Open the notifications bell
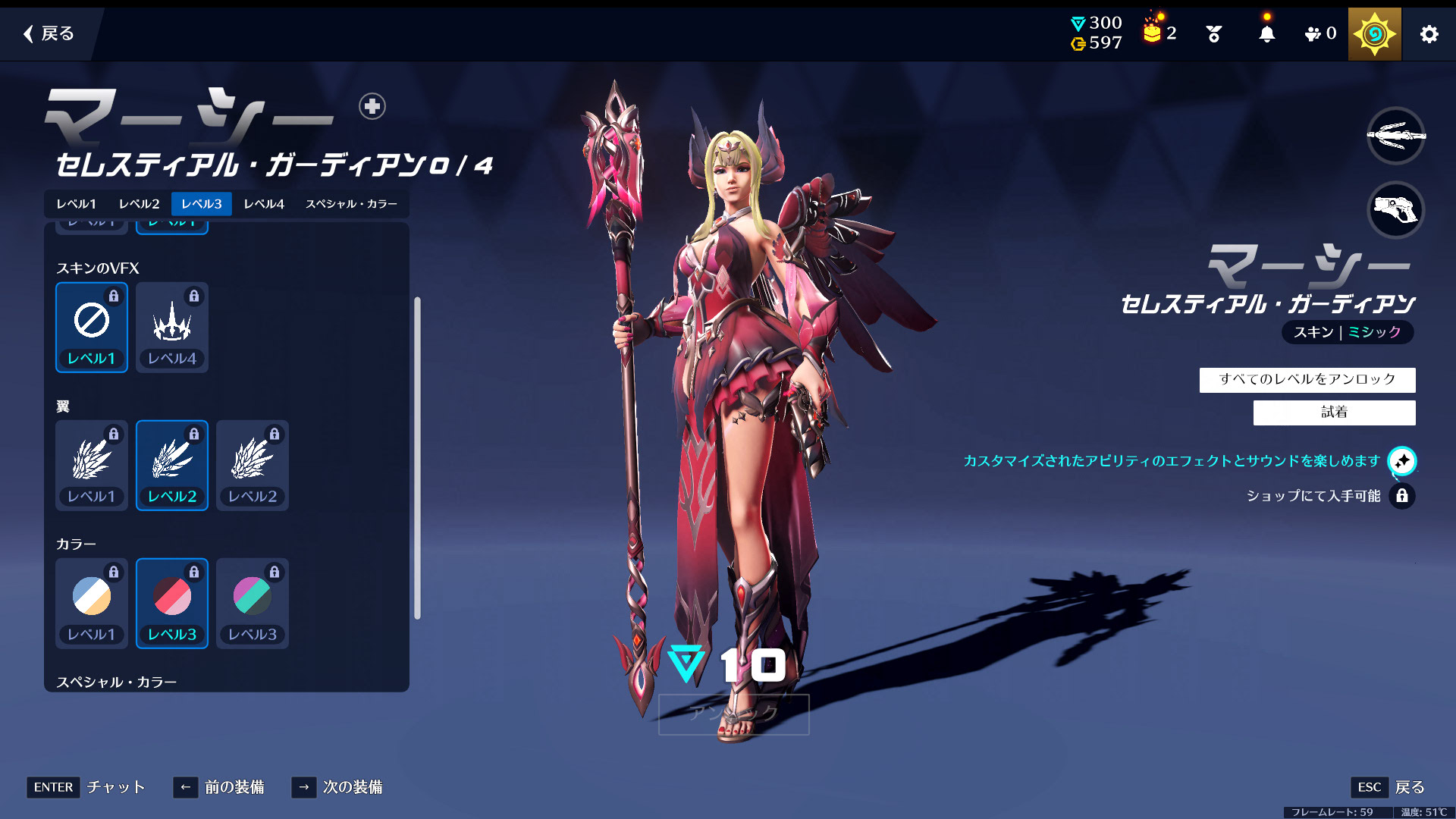 [1266, 34]
